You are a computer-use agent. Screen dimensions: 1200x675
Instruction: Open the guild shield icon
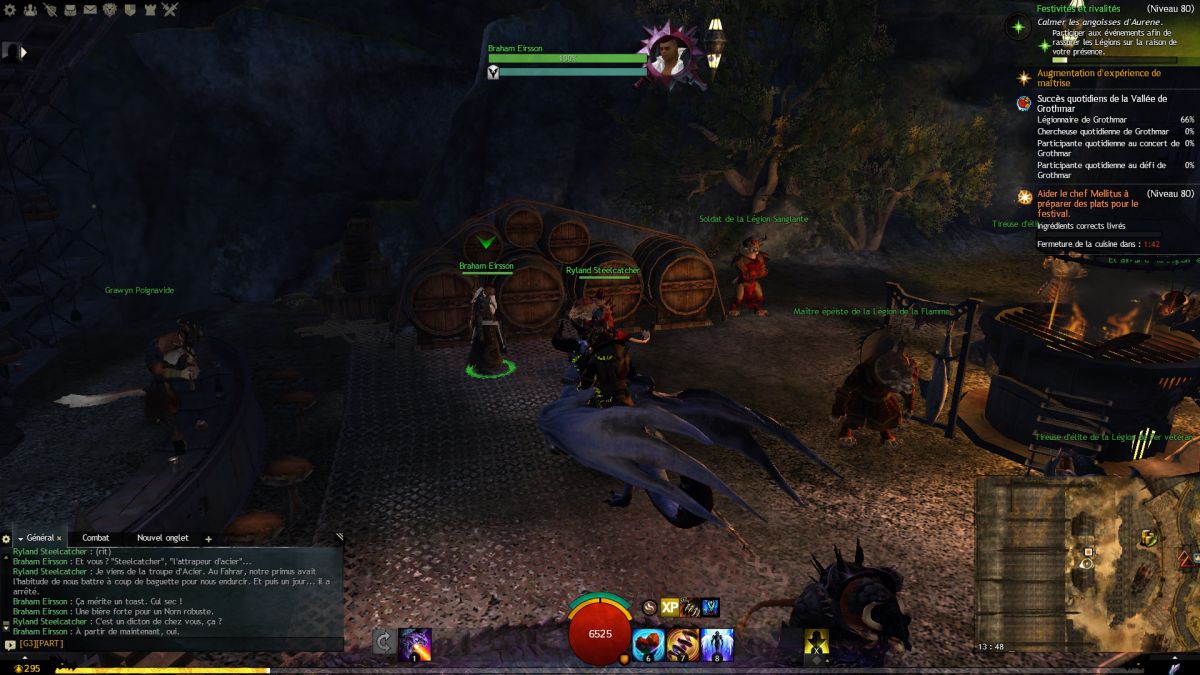point(130,10)
